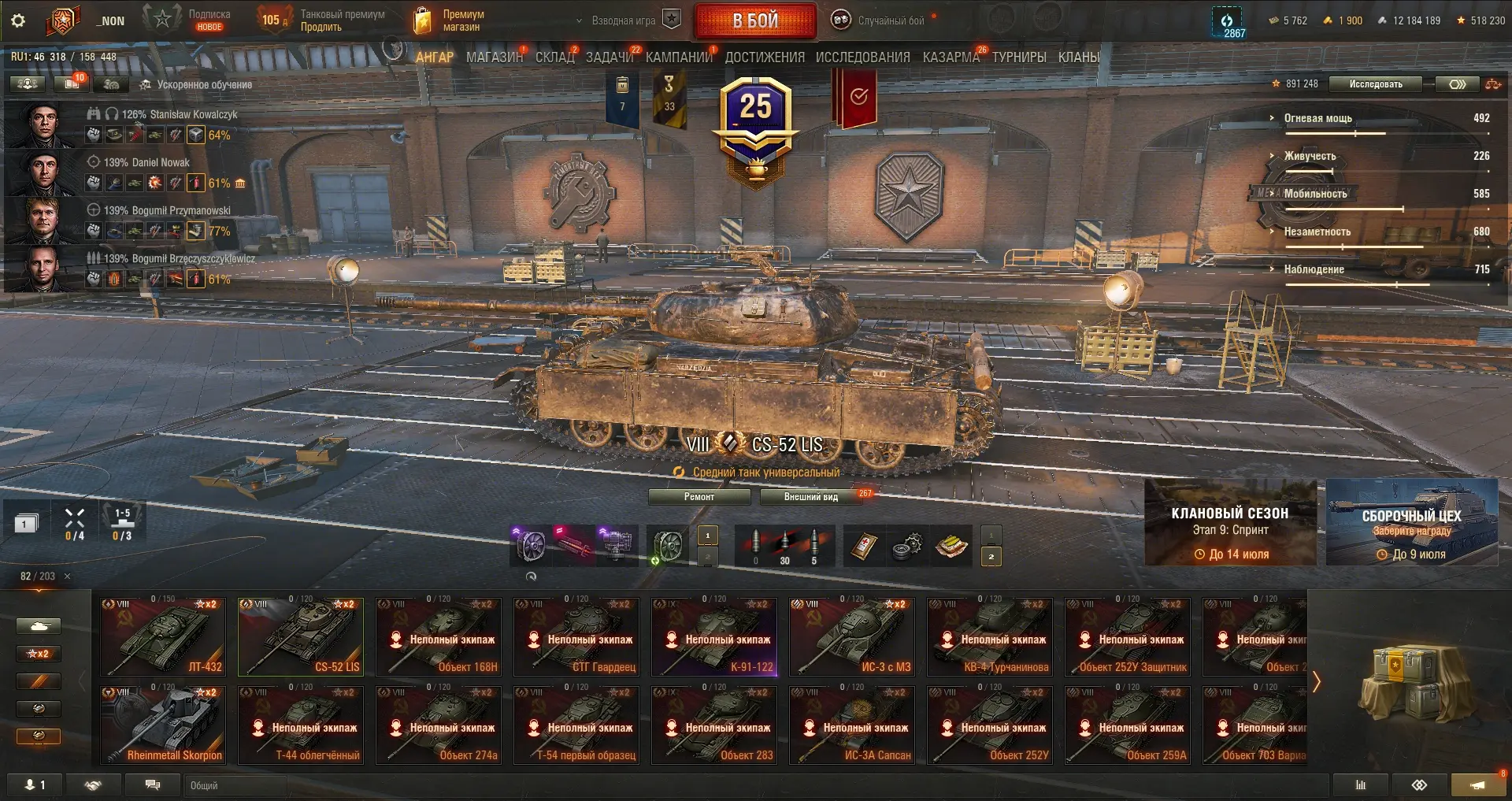Click the Ремонт button
The height and width of the screenshot is (801, 1512).
coord(699,497)
